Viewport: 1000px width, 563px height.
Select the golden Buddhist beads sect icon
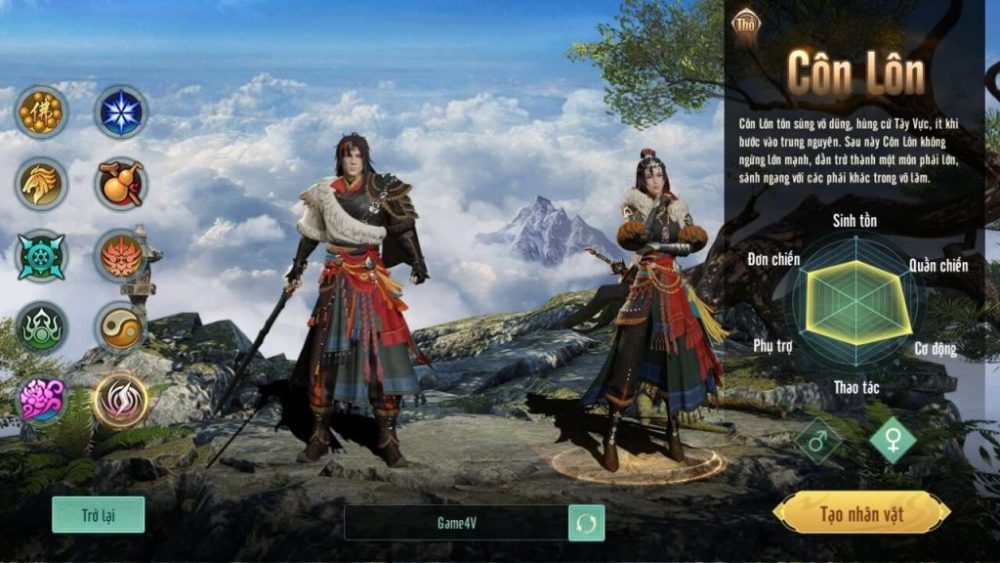(41, 111)
